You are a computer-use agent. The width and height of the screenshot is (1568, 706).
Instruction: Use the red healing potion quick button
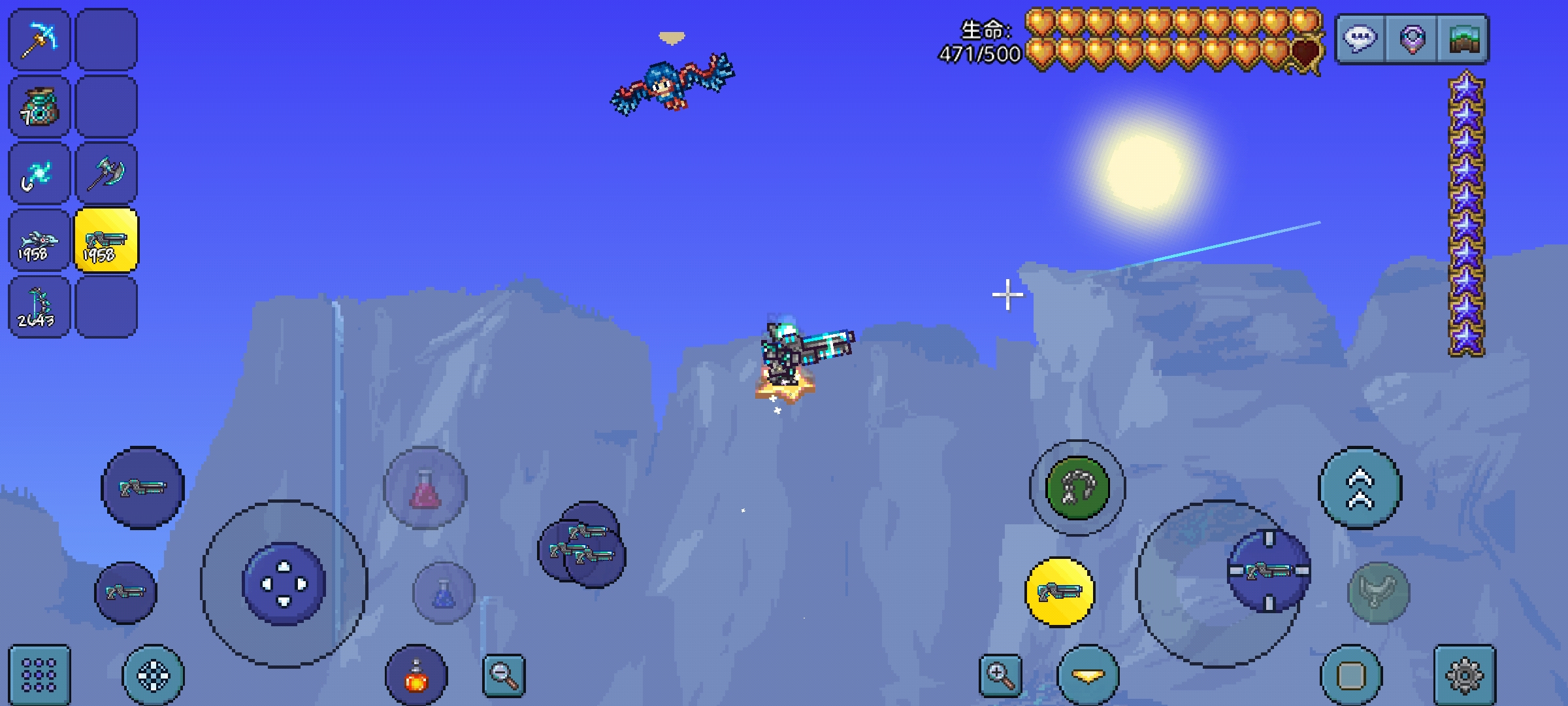click(x=425, y=488)
